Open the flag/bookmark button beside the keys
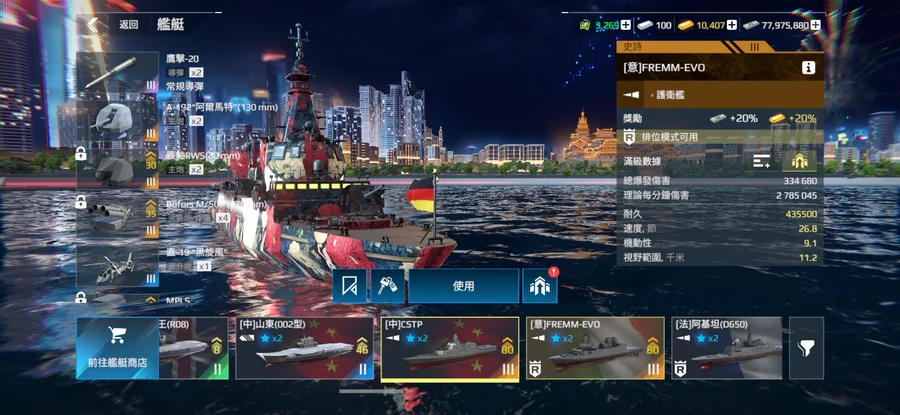 click(x=351, y=286)
